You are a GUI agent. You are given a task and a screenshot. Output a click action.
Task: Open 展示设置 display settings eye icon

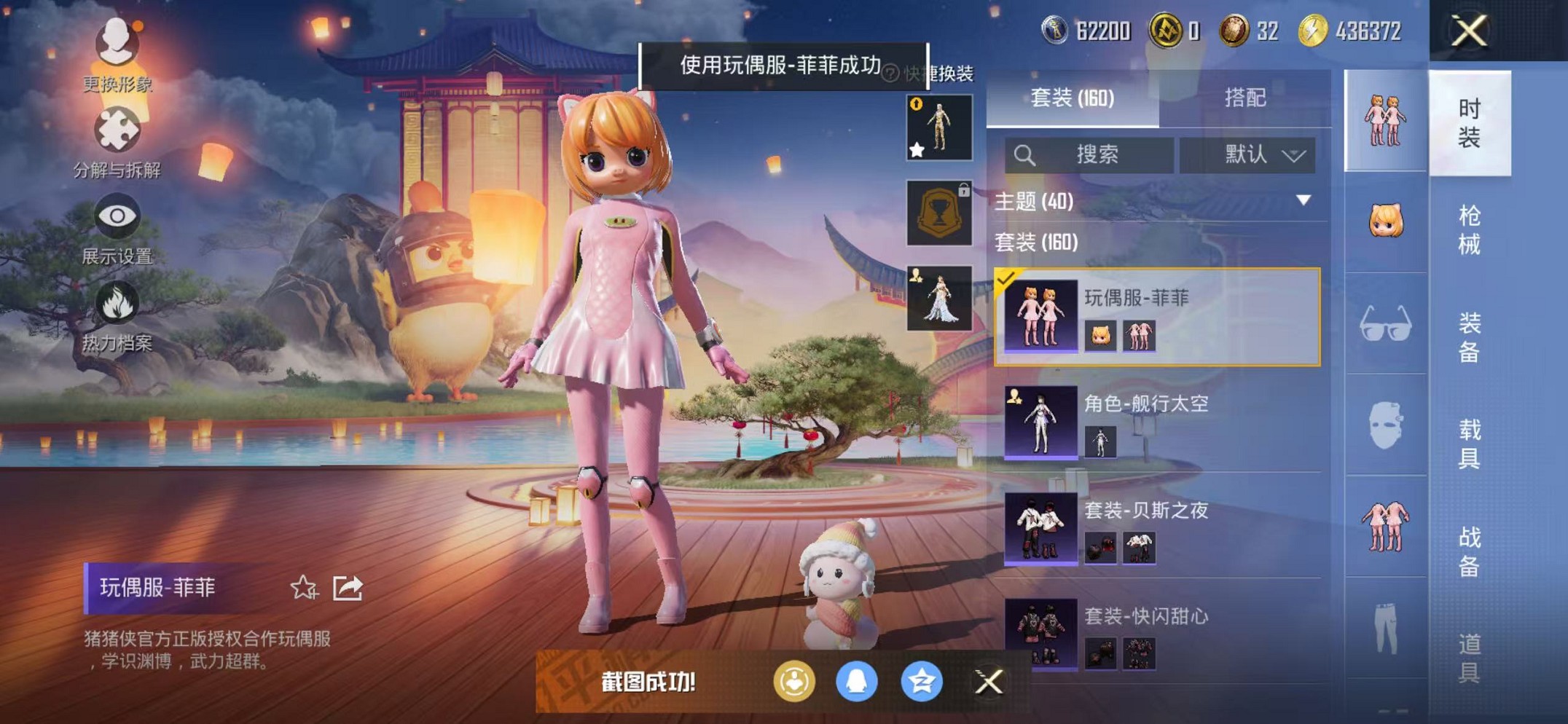117,216
